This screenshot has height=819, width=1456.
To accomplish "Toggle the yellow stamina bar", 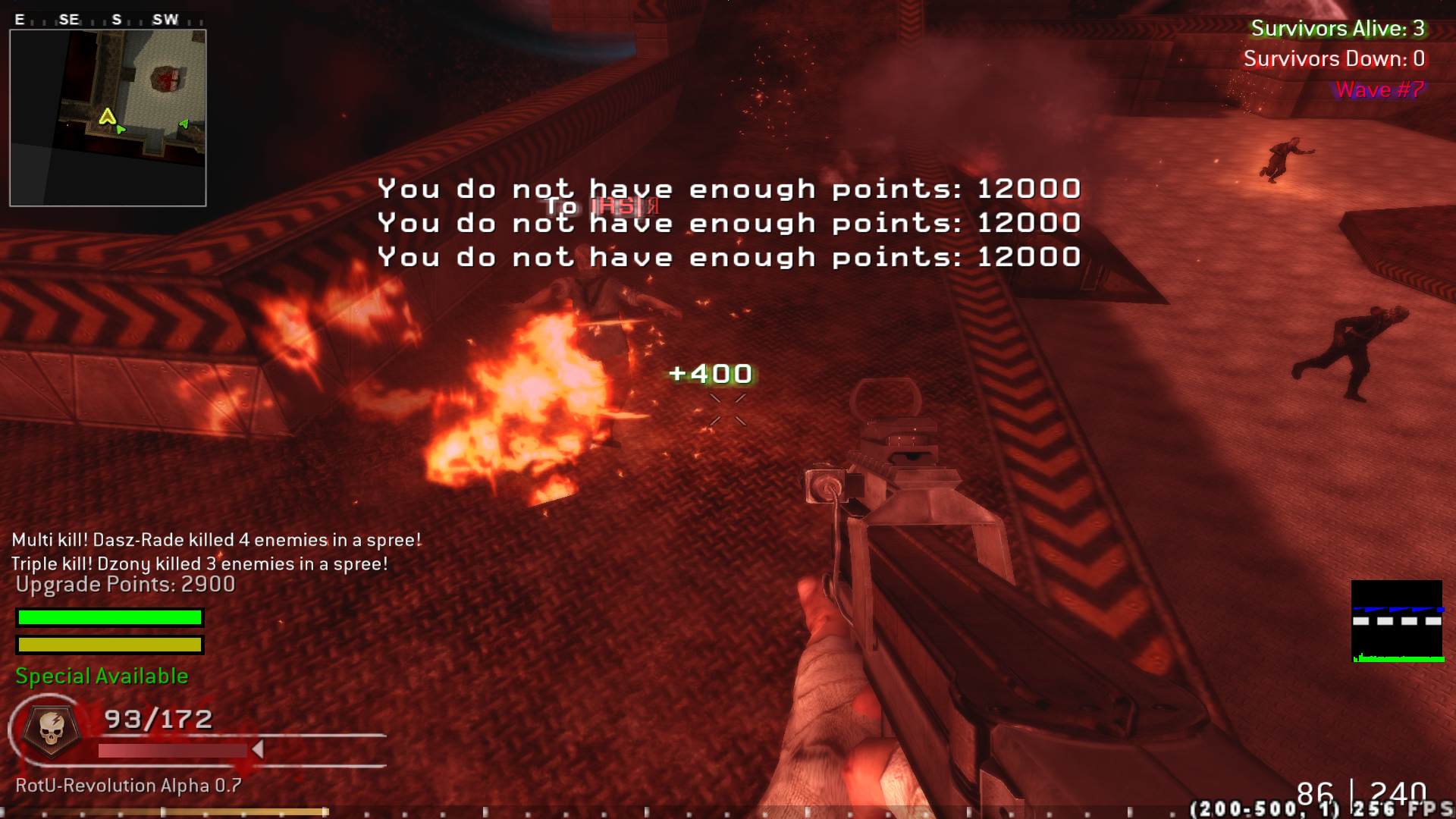I will (109, 645).
